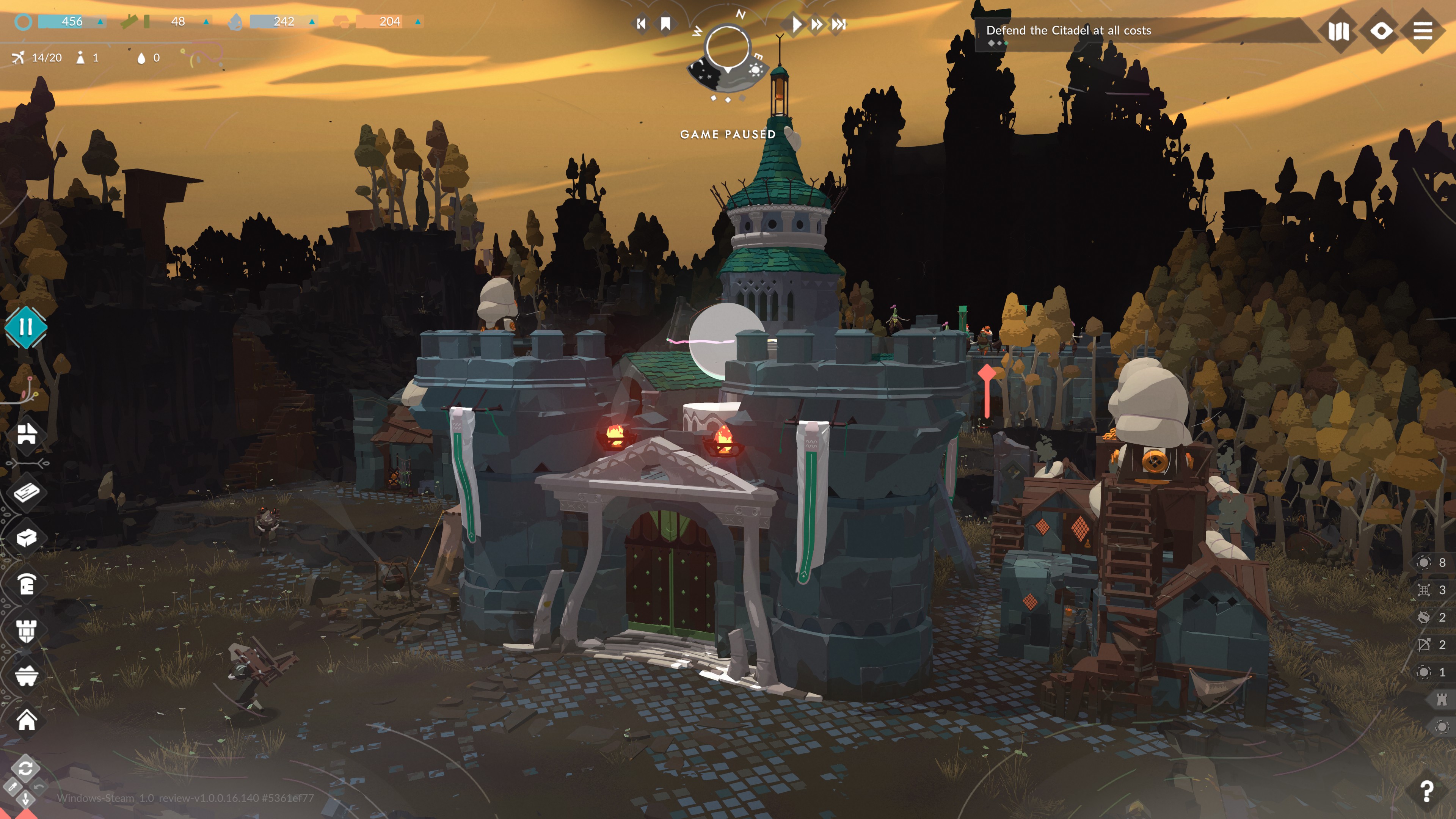Select the castle tower defense category
The height and width of the screenshot is (819, 1456).
[x=27, y=630]
